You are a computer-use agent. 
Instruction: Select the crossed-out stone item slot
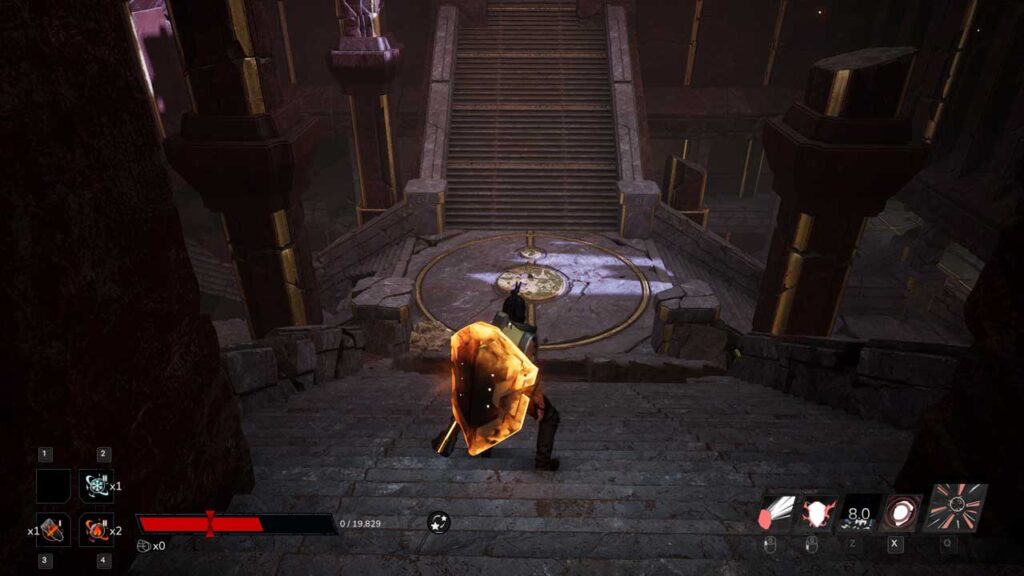point(54,529)
